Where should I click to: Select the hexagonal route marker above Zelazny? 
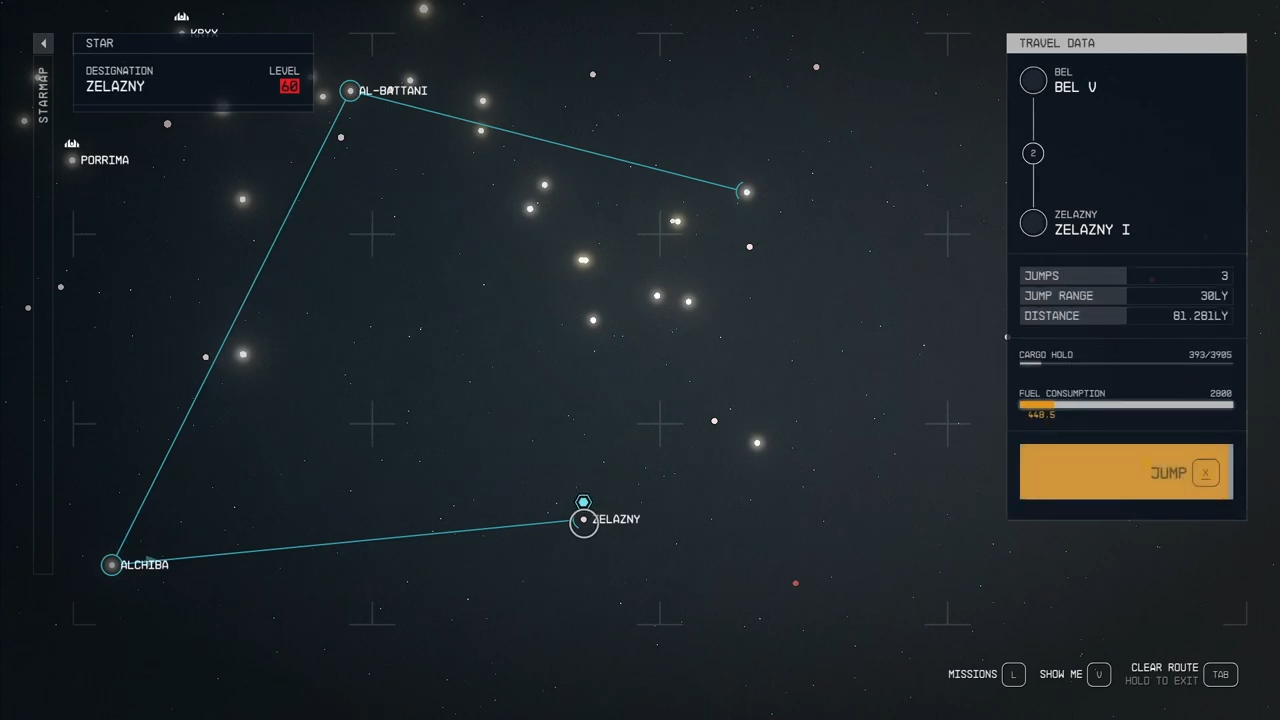pyautogui.click(x=583, y=502)
